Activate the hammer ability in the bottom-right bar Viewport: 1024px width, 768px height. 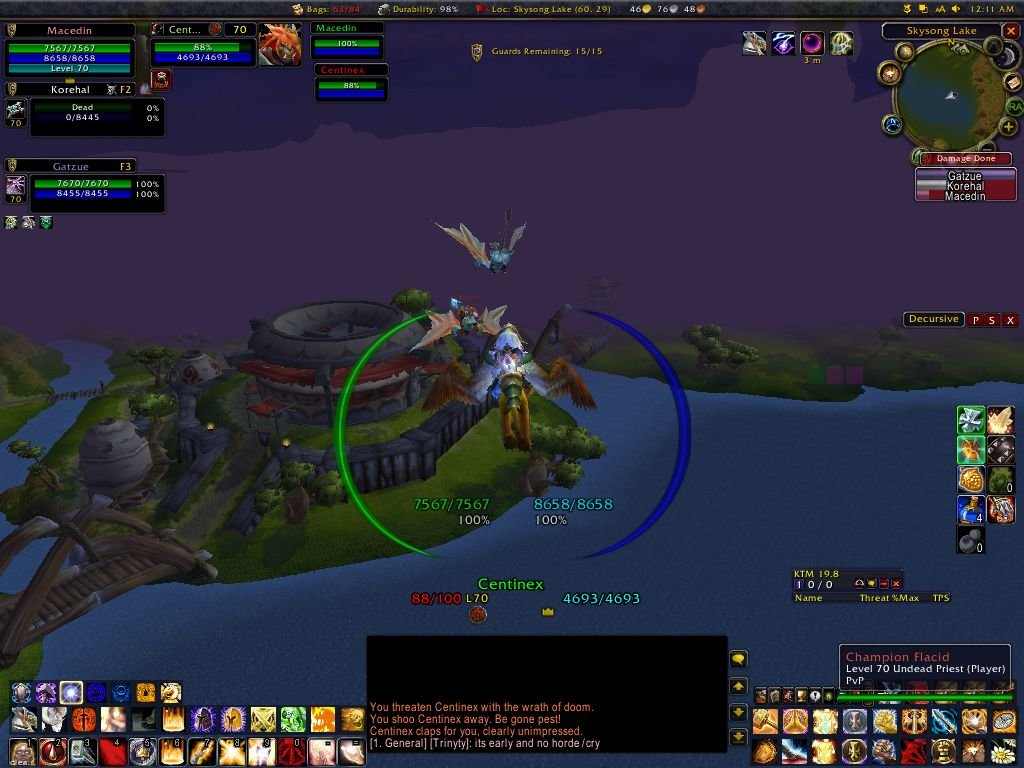[766, 721]
